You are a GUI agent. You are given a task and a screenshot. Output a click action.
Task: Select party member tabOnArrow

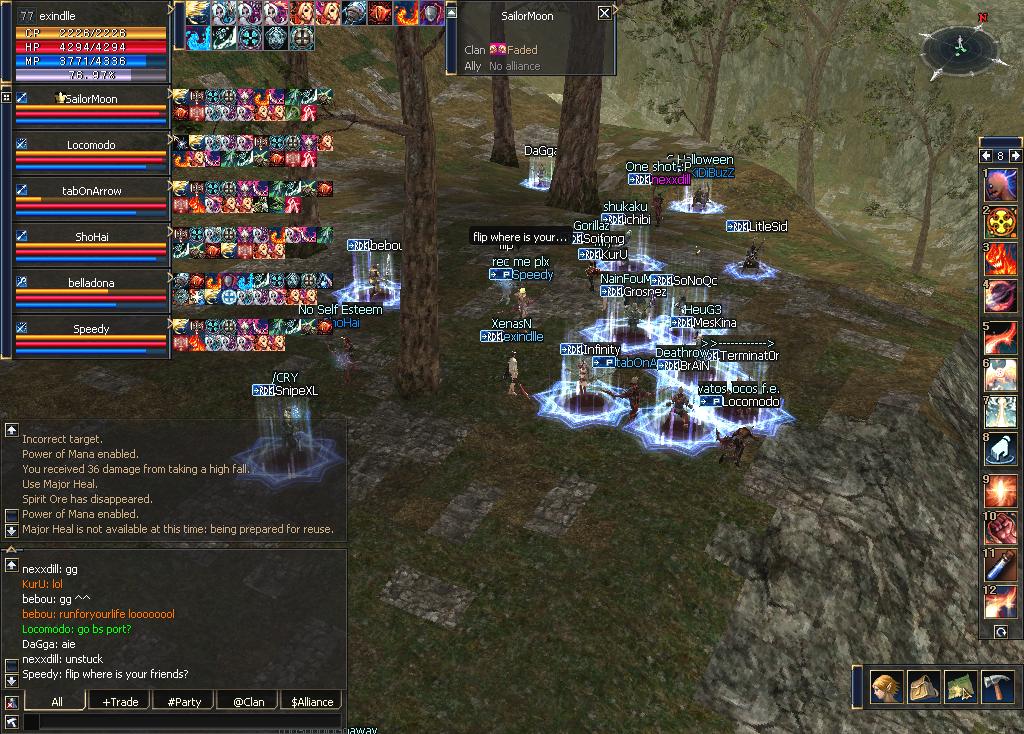(91, 191)
